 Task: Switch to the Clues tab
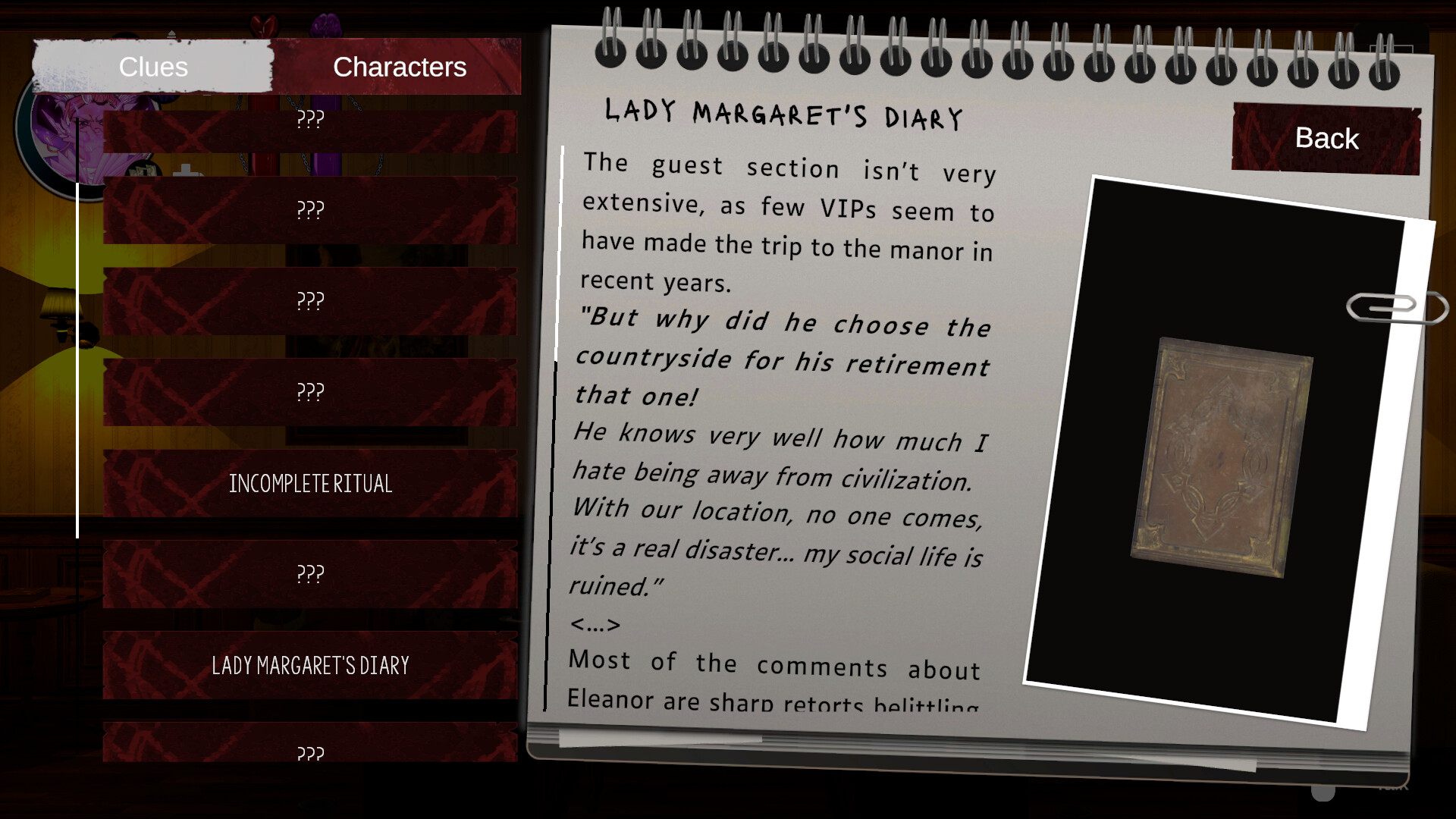(152, 67)
